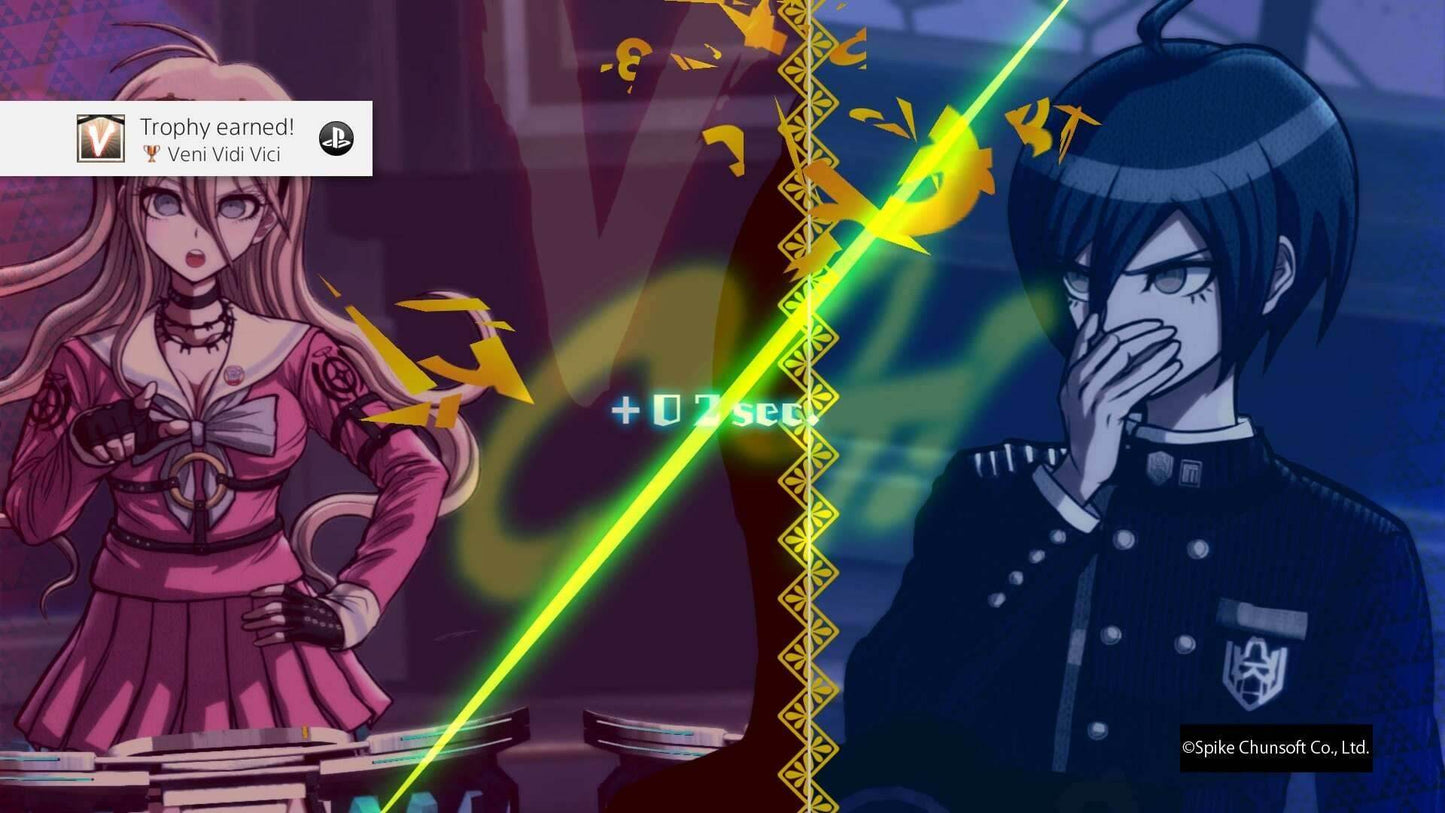Click the Spike Chunsoft copyright watermark

click(x=1274, y=746)
